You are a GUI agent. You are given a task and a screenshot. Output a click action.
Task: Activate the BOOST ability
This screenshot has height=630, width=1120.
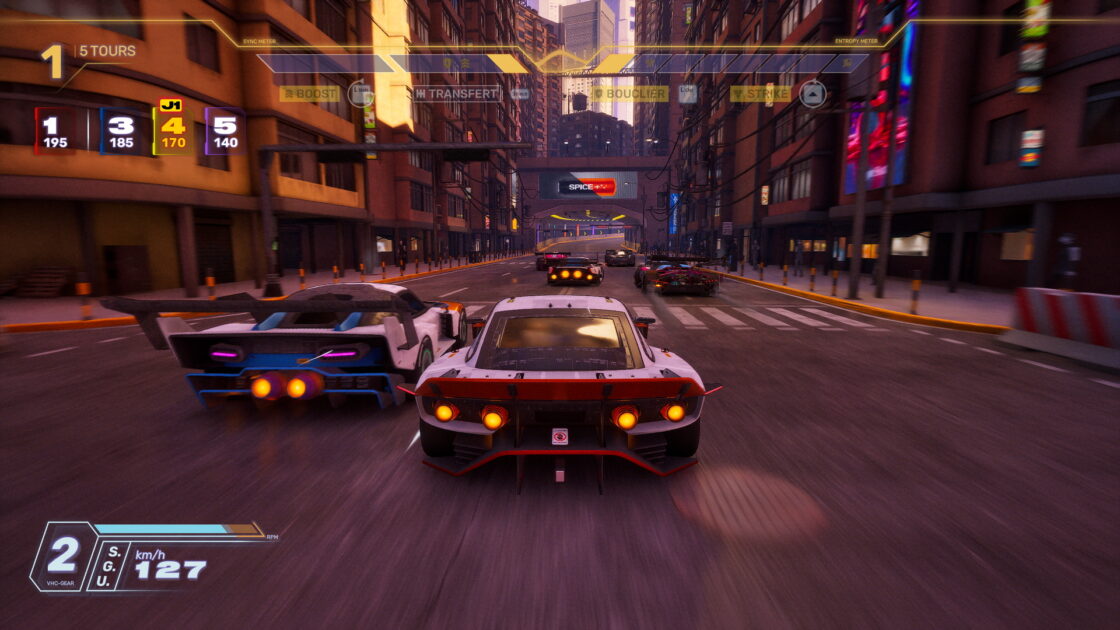[x=310, y=94]
